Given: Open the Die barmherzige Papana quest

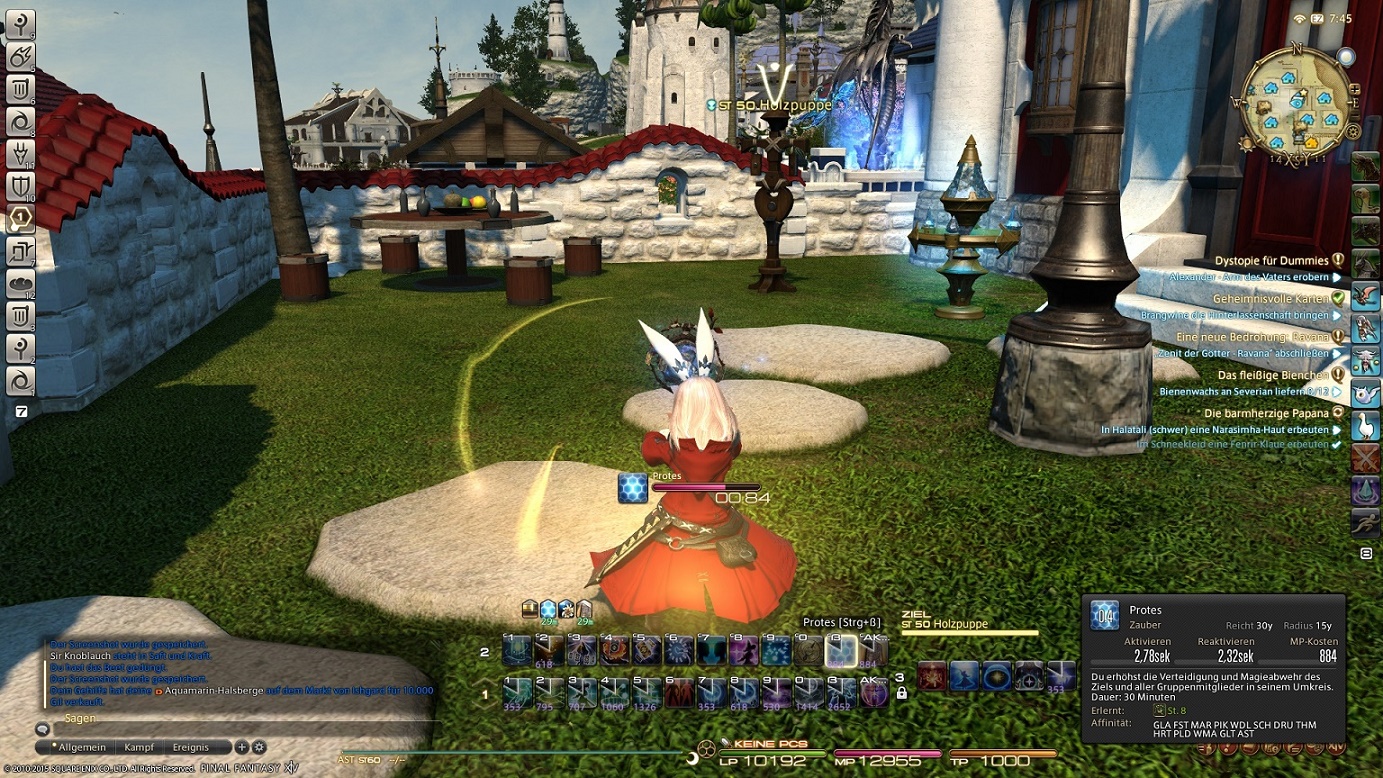Looking at the screenshot, I should pyautogui.click(x=1266, y=413).
